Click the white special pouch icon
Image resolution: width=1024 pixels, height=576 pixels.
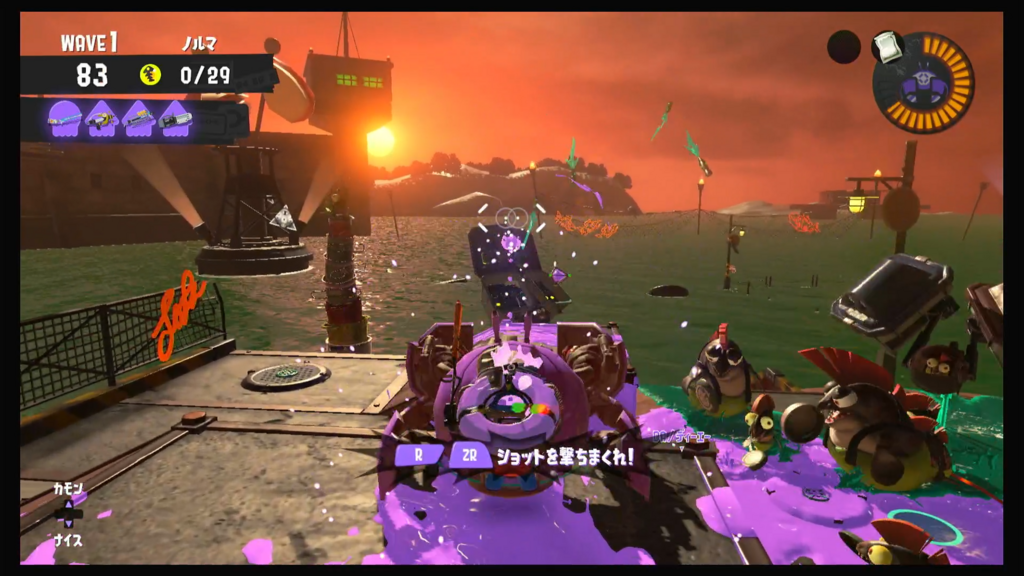886,46
